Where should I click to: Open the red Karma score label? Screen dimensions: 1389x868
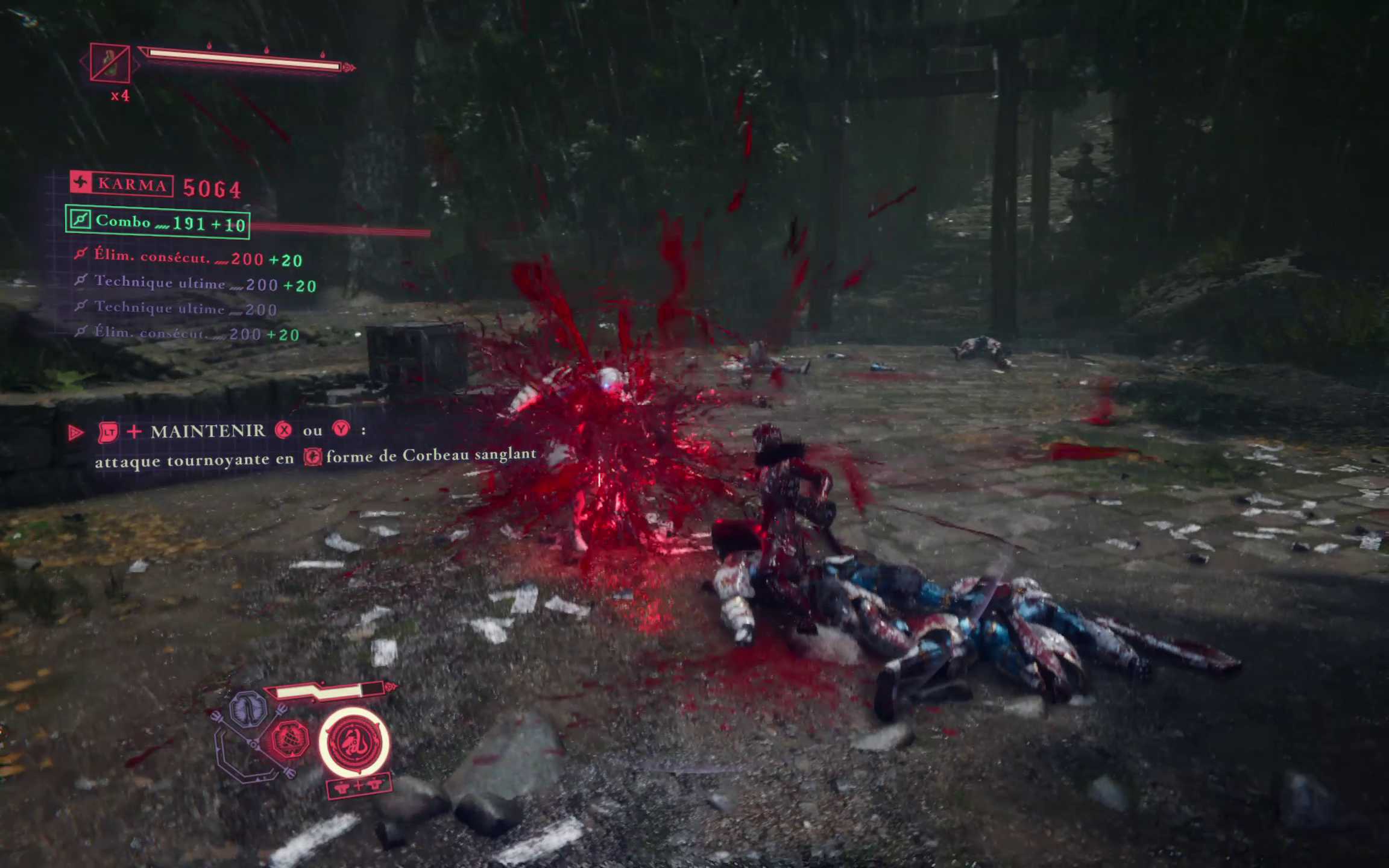(x=122, y=184)
